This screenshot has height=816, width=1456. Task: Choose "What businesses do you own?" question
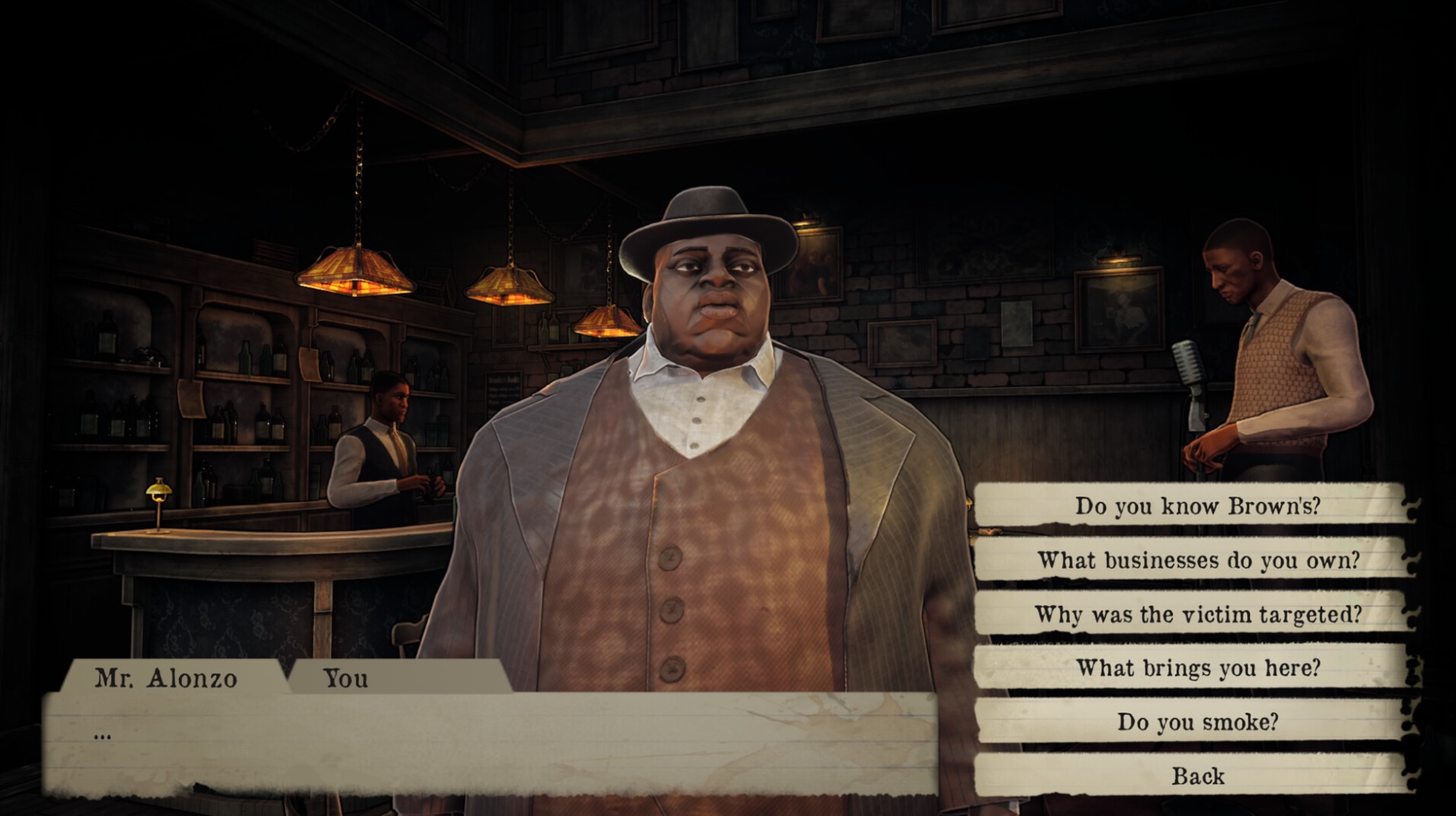(x=1196, y=560)
